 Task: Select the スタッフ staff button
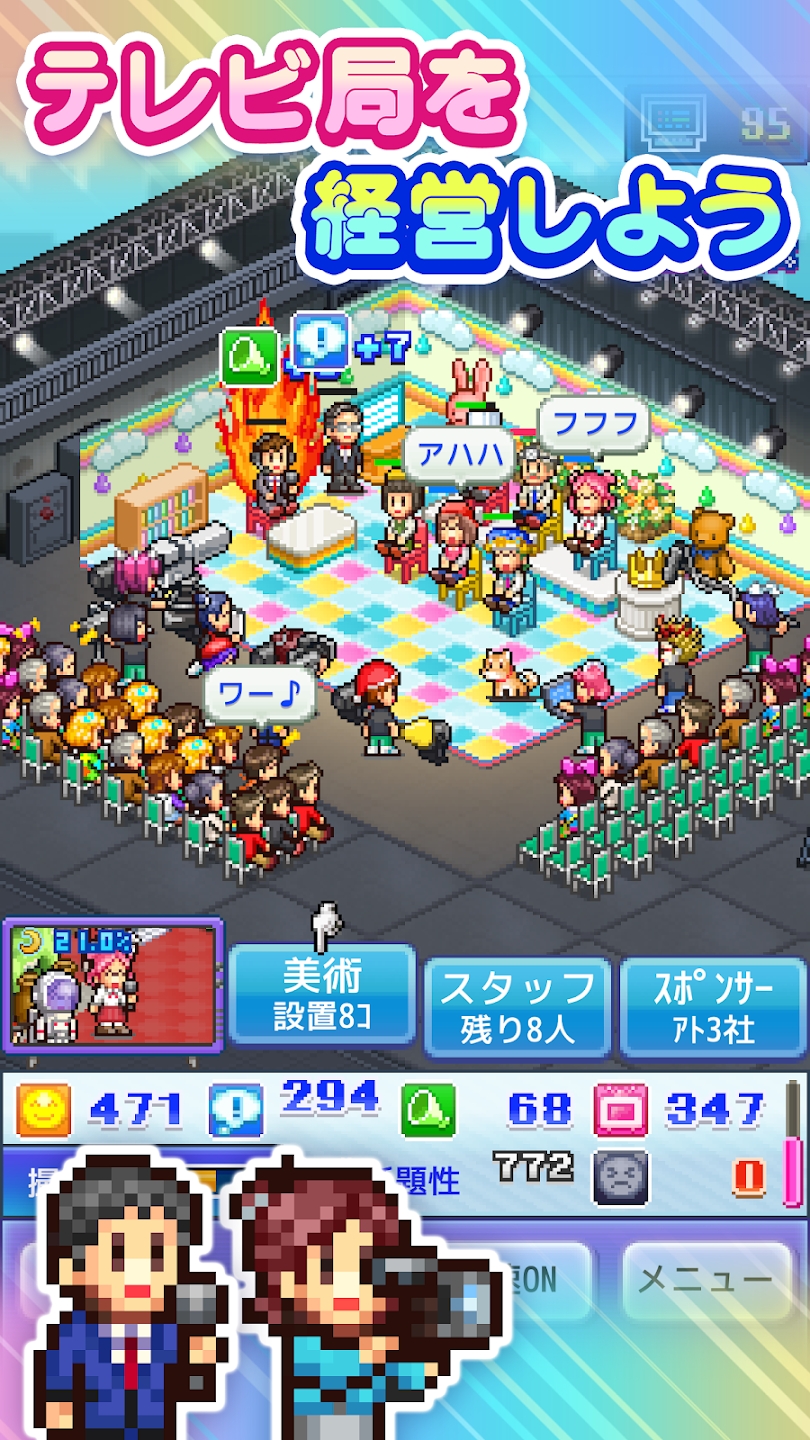pyautogui.click(x=517, y=1006)
